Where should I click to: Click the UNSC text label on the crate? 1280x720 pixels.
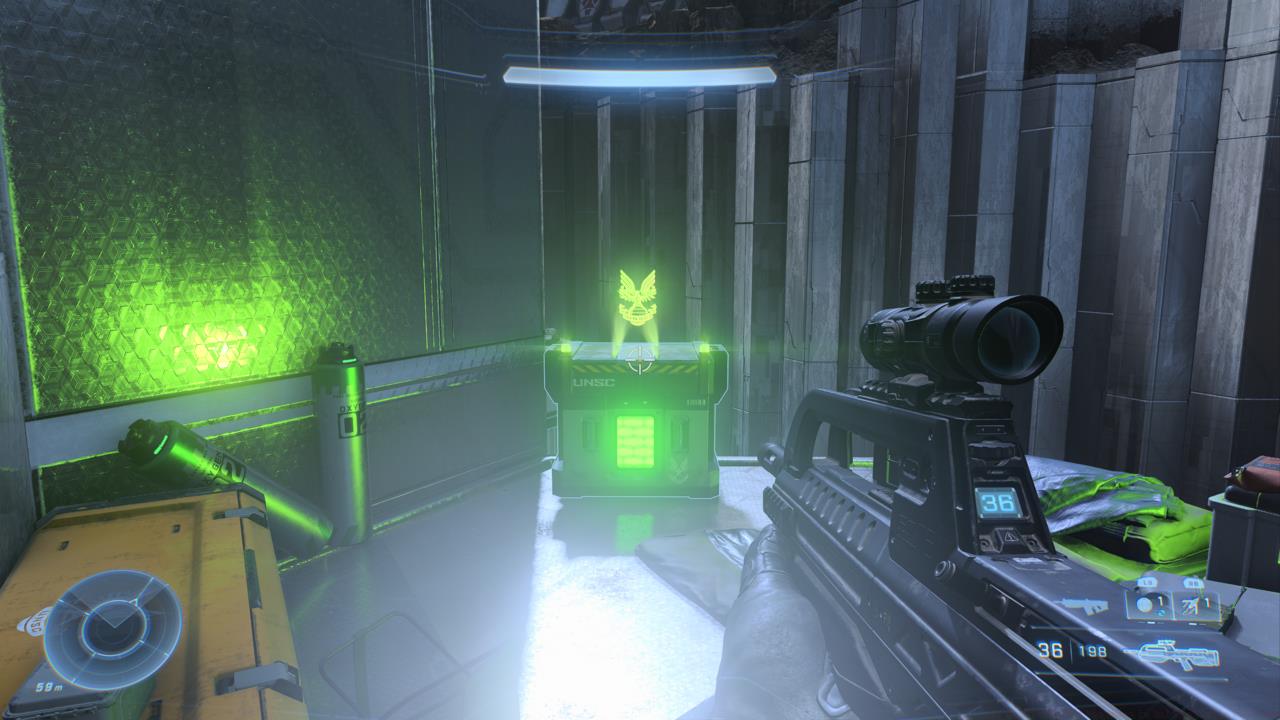(x=594, y=382)
